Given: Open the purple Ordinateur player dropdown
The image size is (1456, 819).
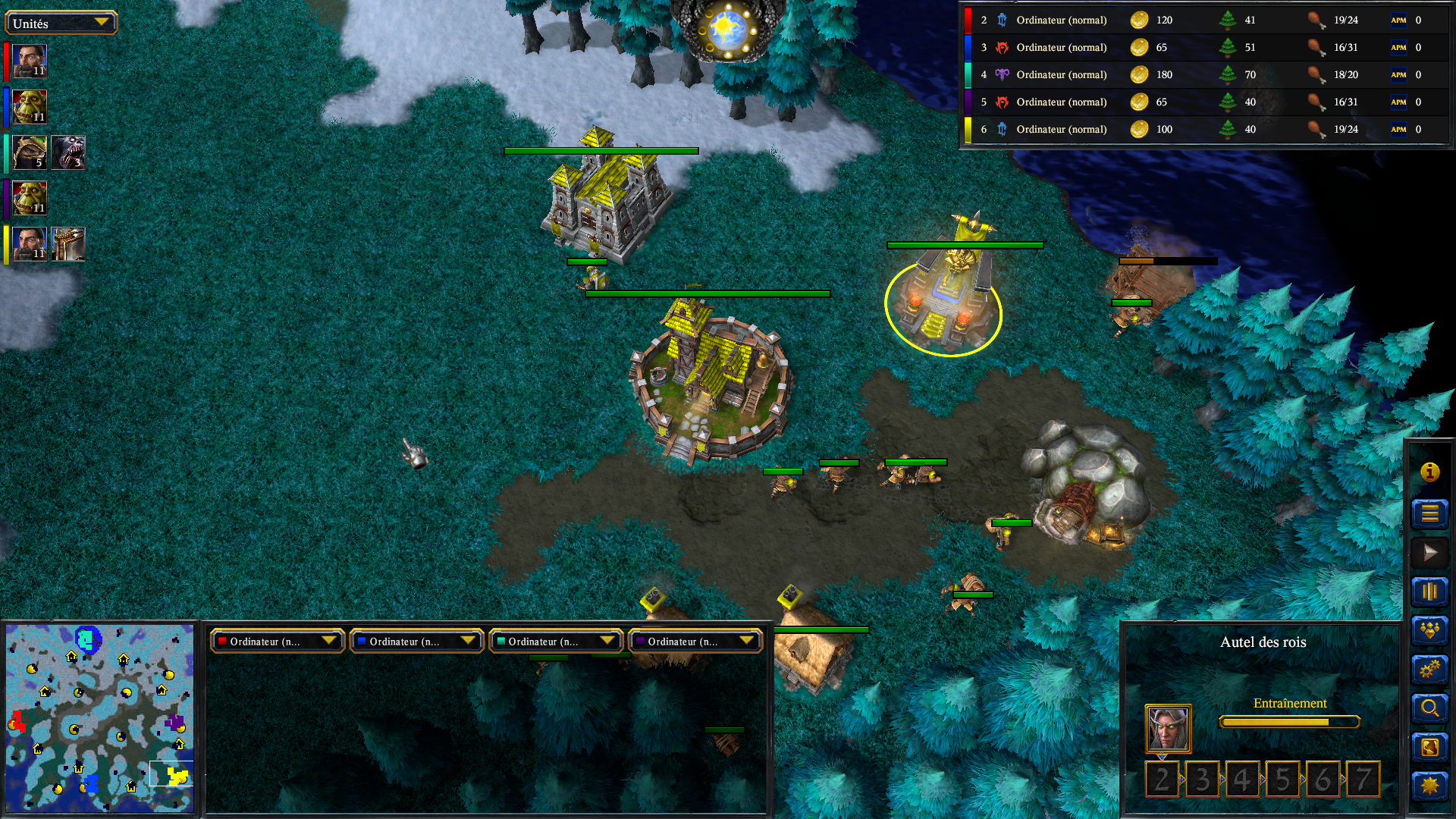Looking at the screenshot, I should click(x=695, y=642).
